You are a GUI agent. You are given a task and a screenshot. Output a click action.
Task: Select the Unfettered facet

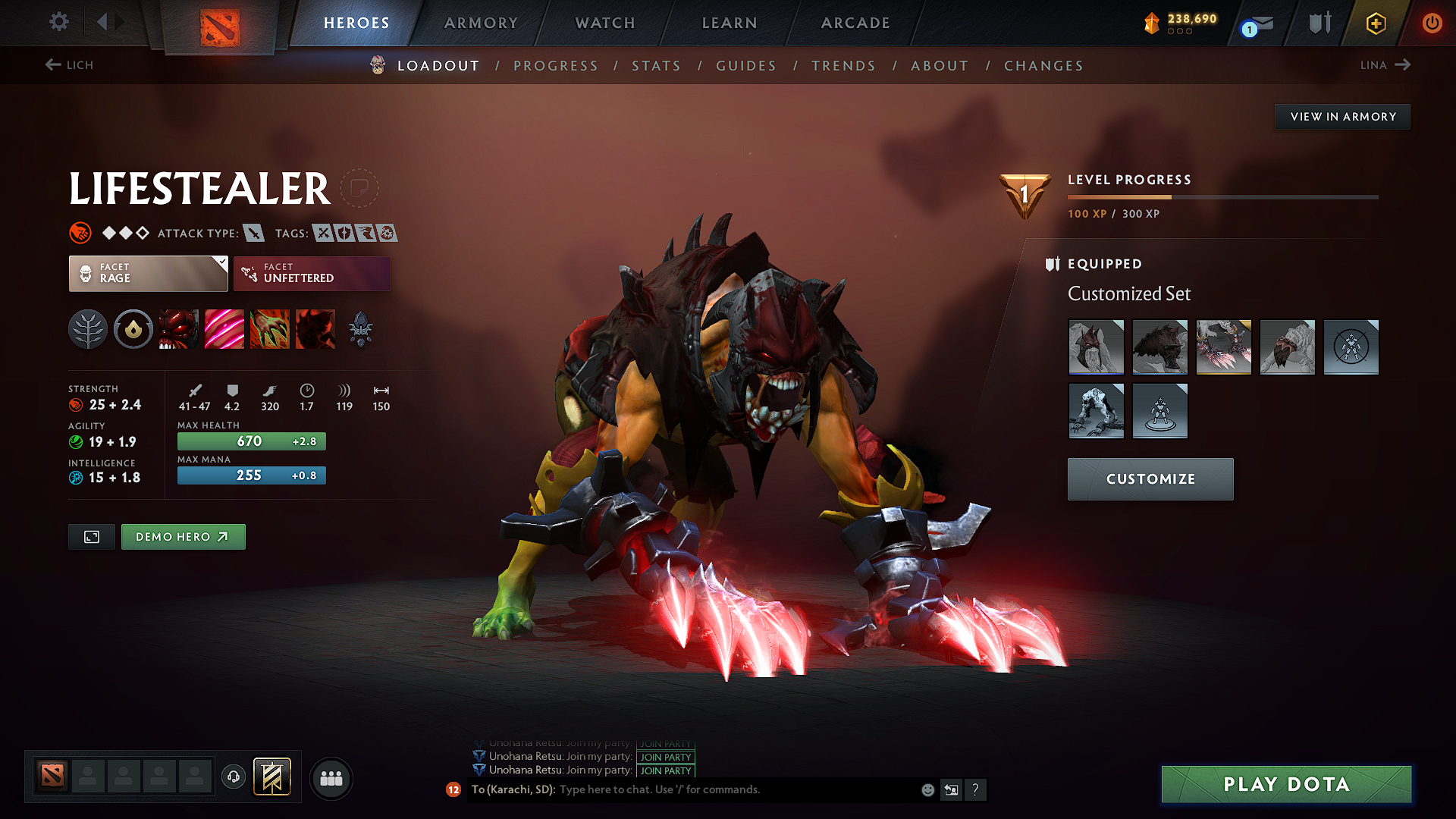coord(312,273)
